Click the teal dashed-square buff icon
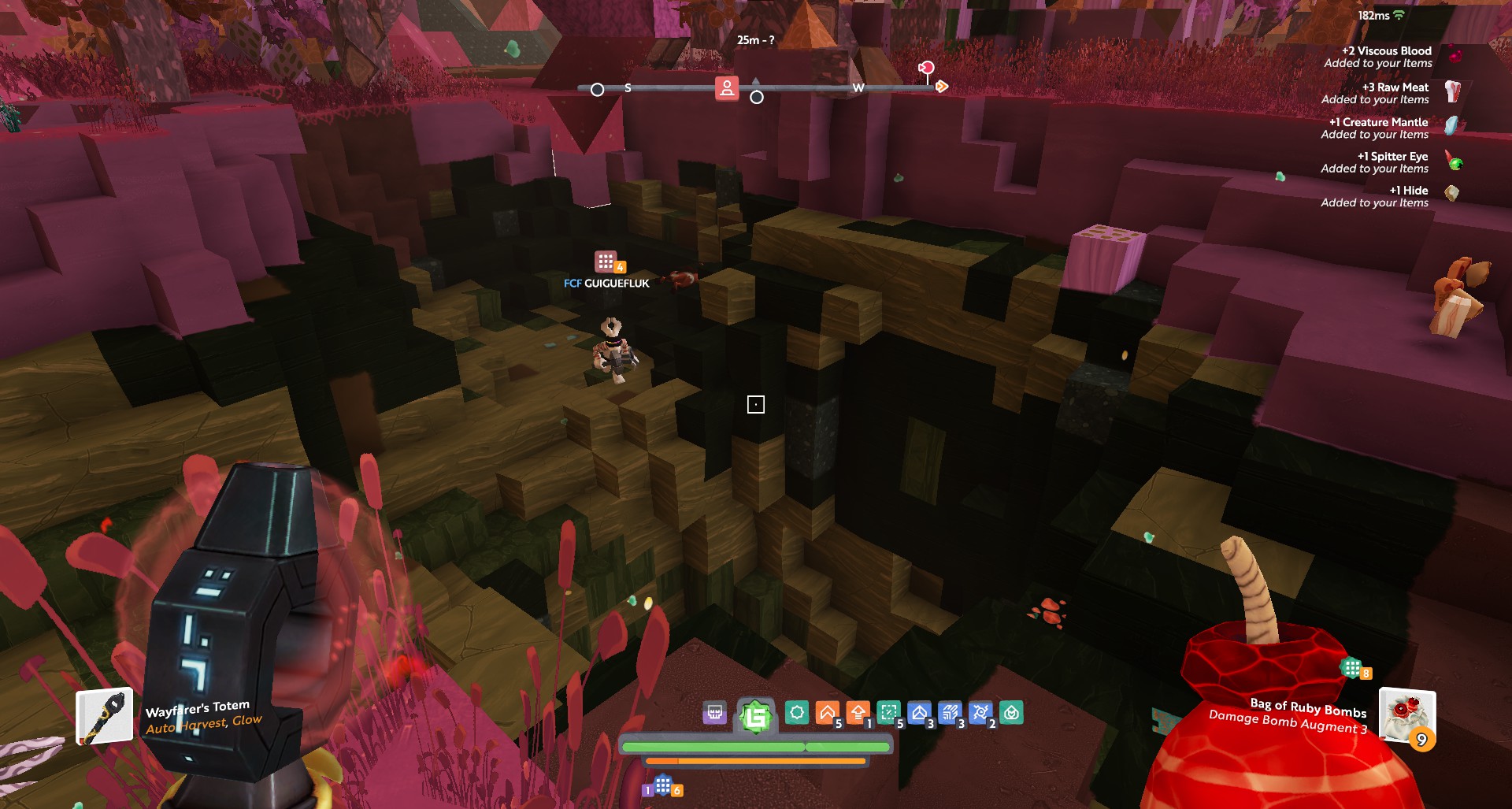Viewport: 1512px width, 809px height. [888, 713]
